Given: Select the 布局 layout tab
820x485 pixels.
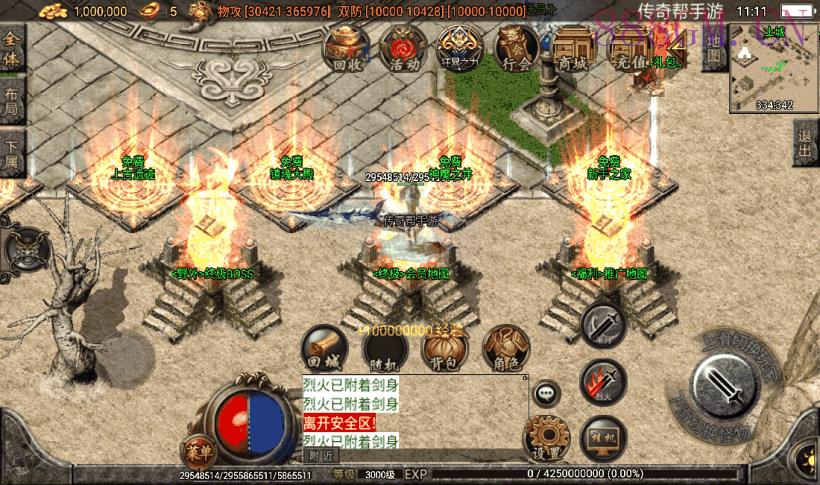Looking at the screenshot, I should 12,103.
